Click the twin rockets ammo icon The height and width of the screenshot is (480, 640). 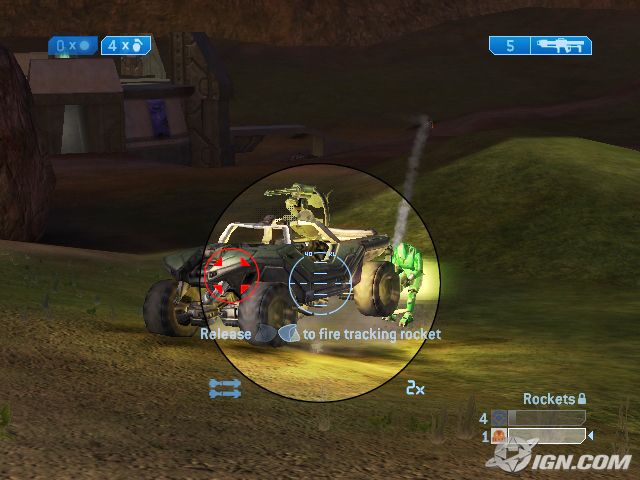click(x=225, y=388)
